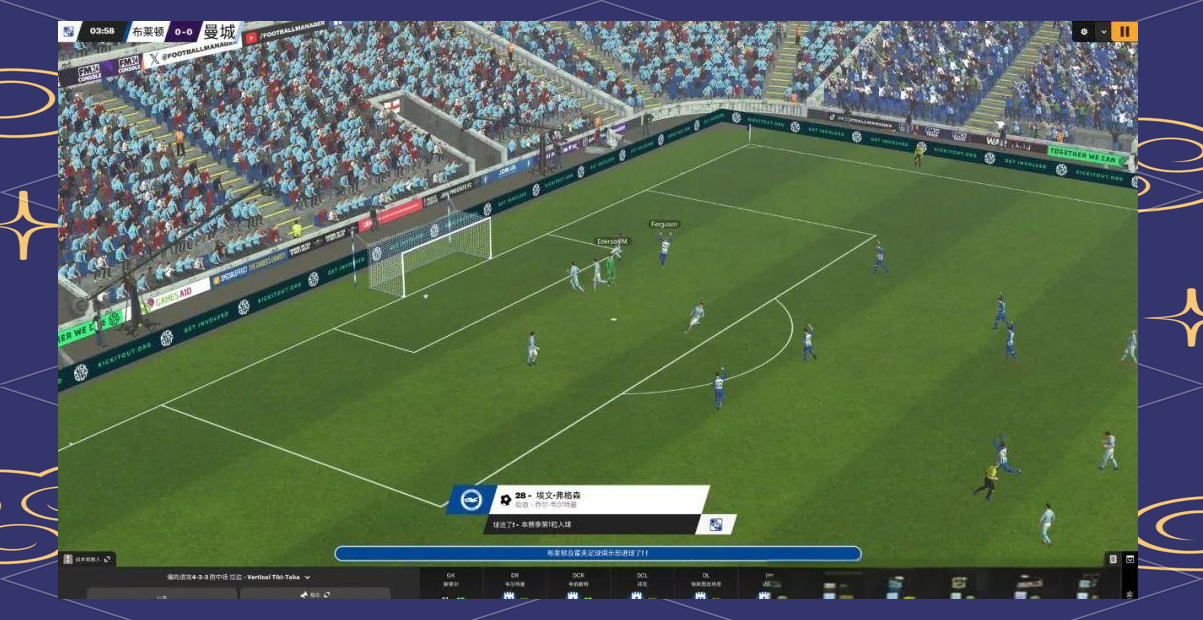Click the Brighton club badge on the scoreboard

click(68, 31)
